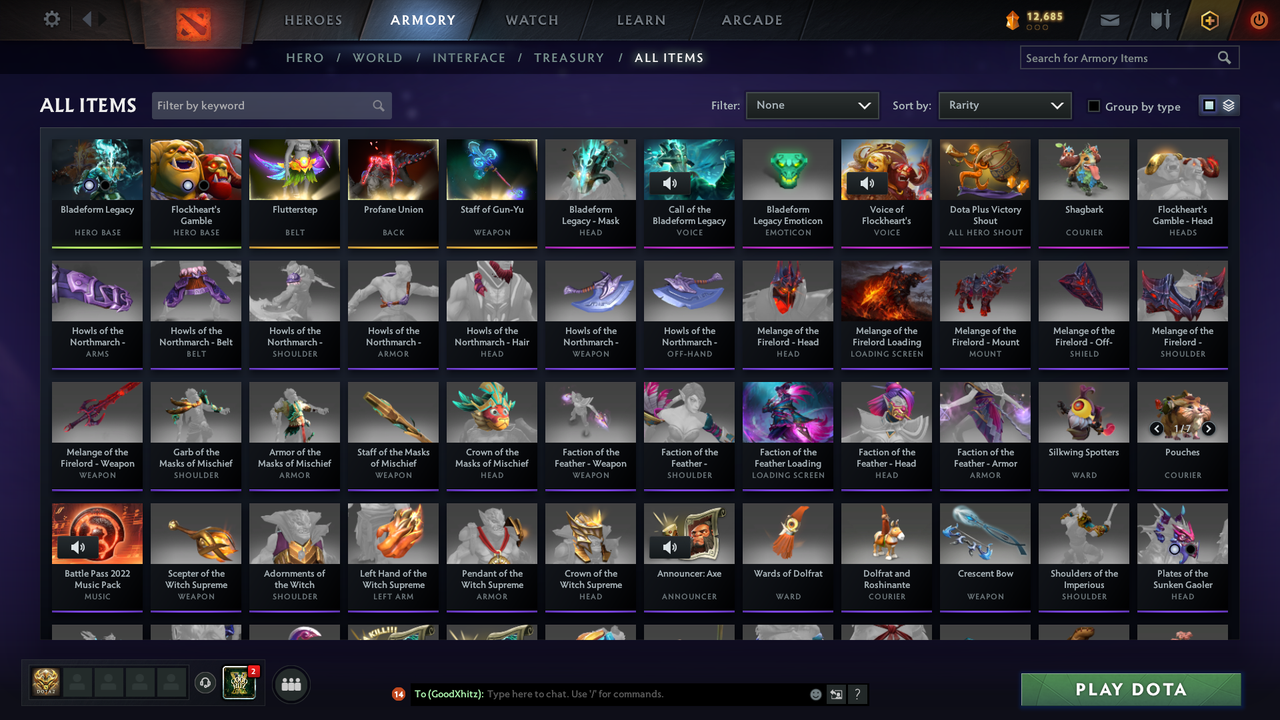
Task: Click the headset voice chat icon
Action: [x=207, y=682]
